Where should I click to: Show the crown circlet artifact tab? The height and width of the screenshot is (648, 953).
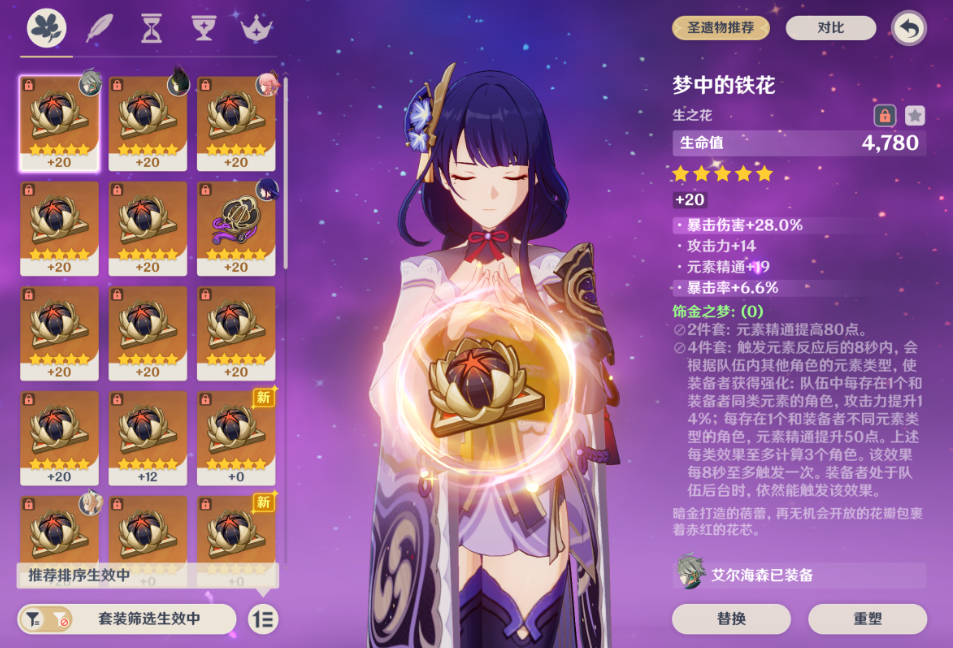point(257,27)
